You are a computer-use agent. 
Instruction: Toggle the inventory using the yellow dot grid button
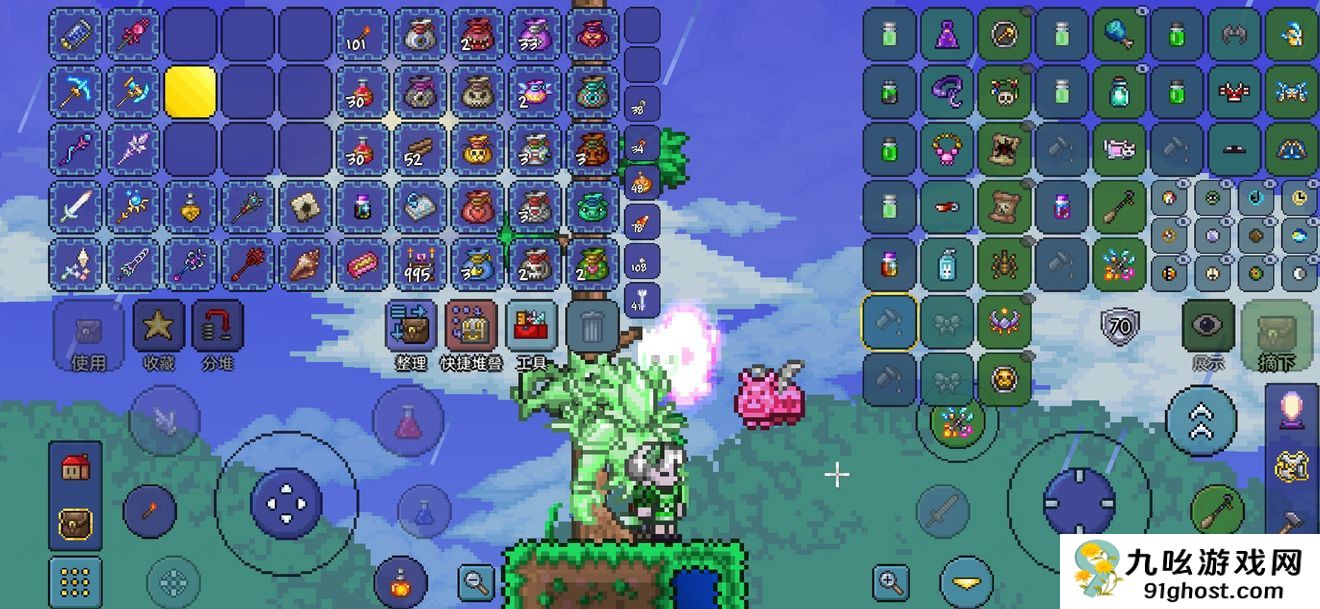click(x=75, y=581)
